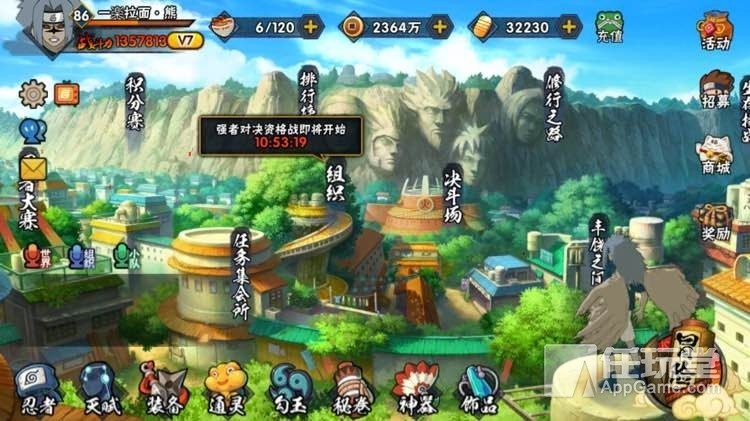Open the 奖励 rewards icon
Screen dimensions: 750x421
point(715,222)
